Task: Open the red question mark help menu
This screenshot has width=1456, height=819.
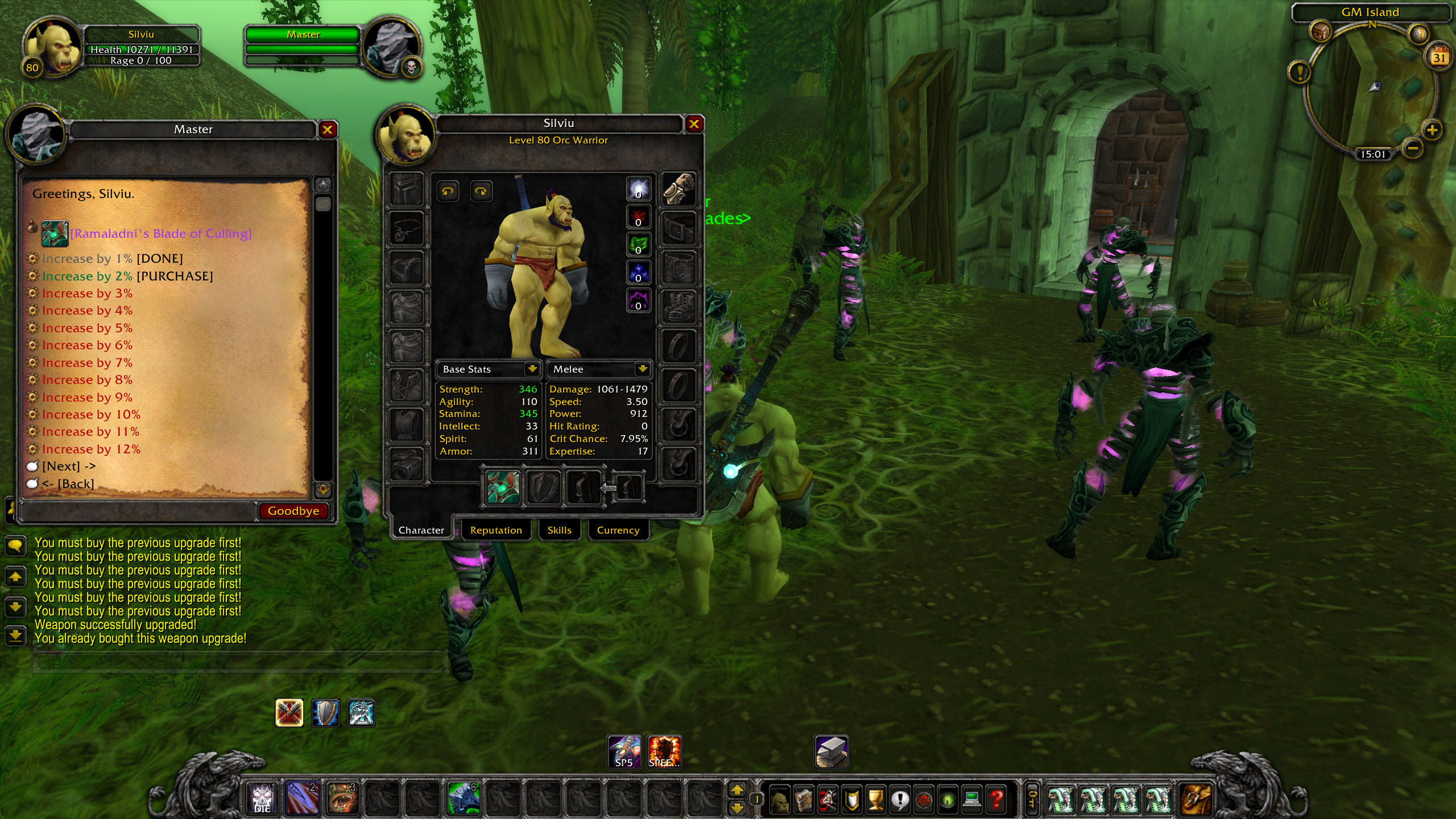Action: click(996, 800)
